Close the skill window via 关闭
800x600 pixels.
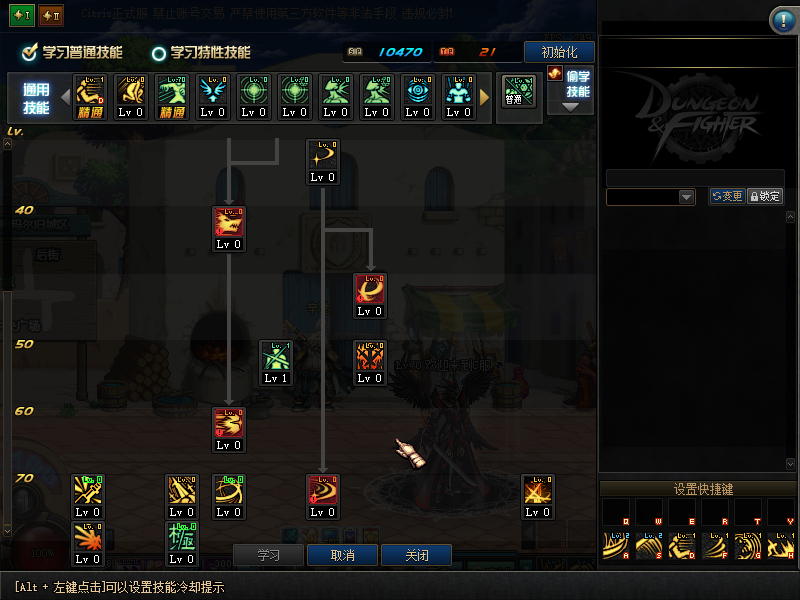click(416, 555)
